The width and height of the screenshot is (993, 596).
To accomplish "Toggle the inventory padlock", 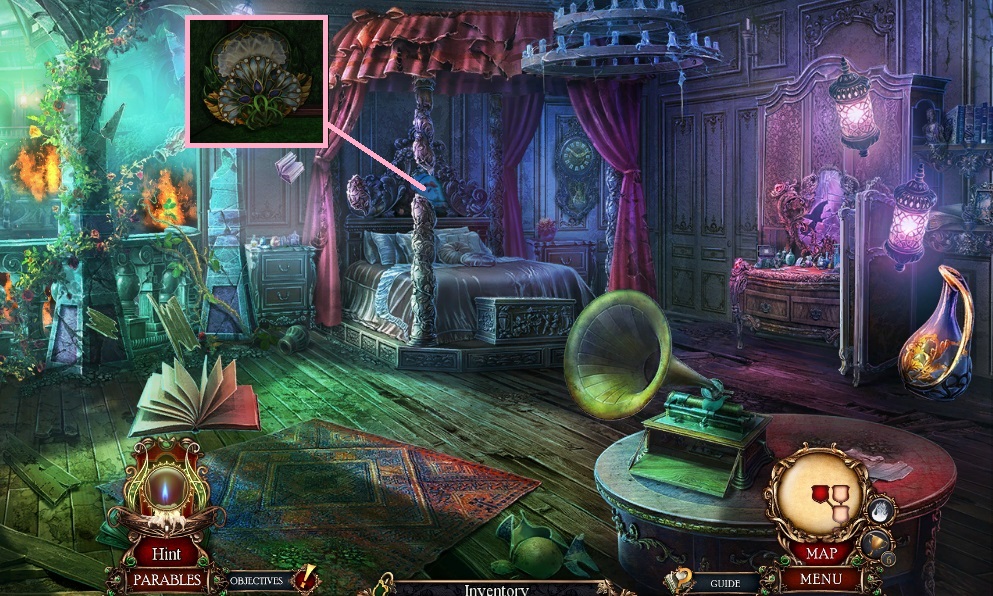I will click(x=383, y=584).
